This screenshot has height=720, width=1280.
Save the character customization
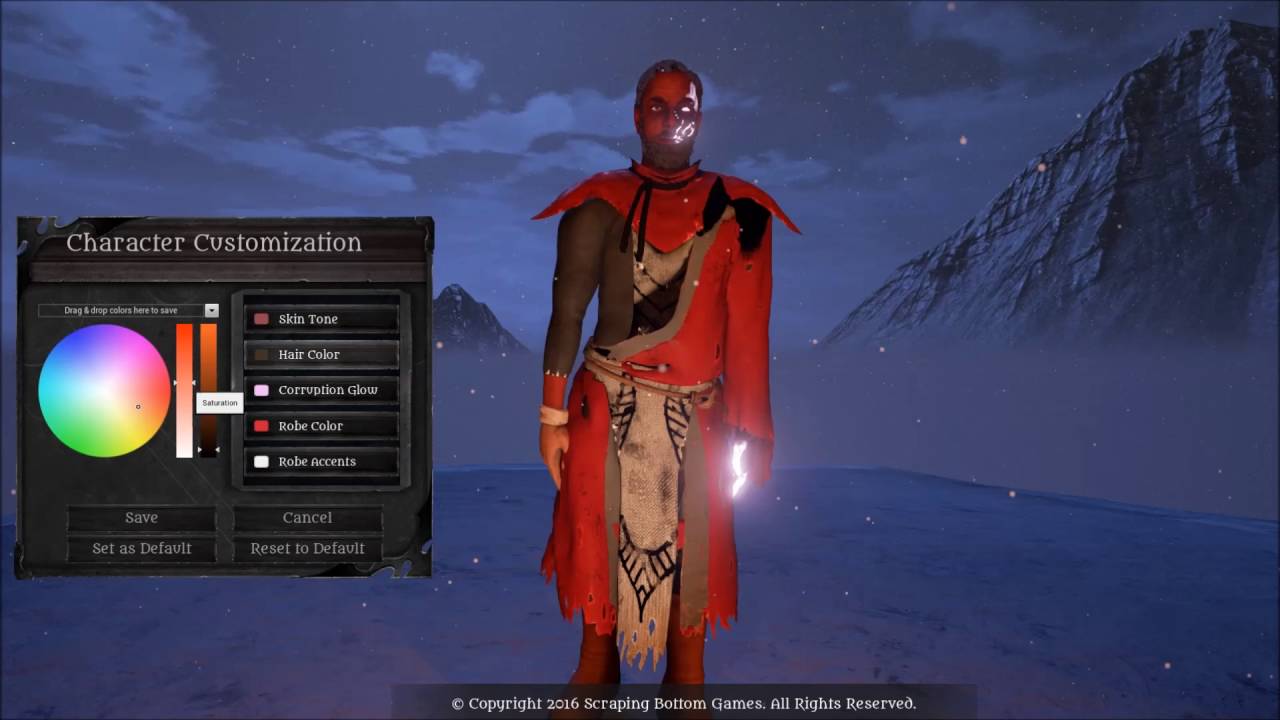click(x=141, y=517)
